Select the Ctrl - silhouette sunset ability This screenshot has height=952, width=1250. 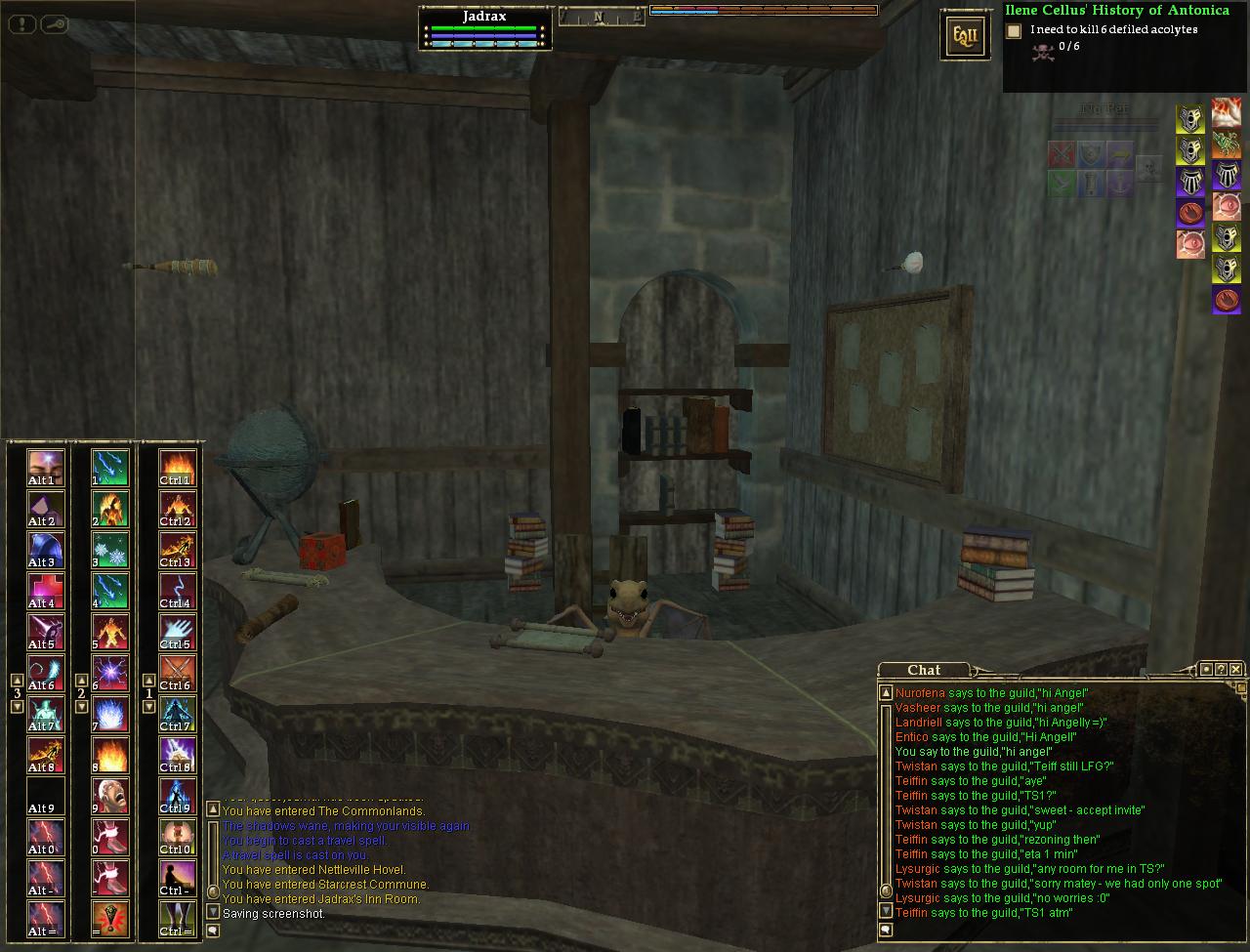coord(177,878)
